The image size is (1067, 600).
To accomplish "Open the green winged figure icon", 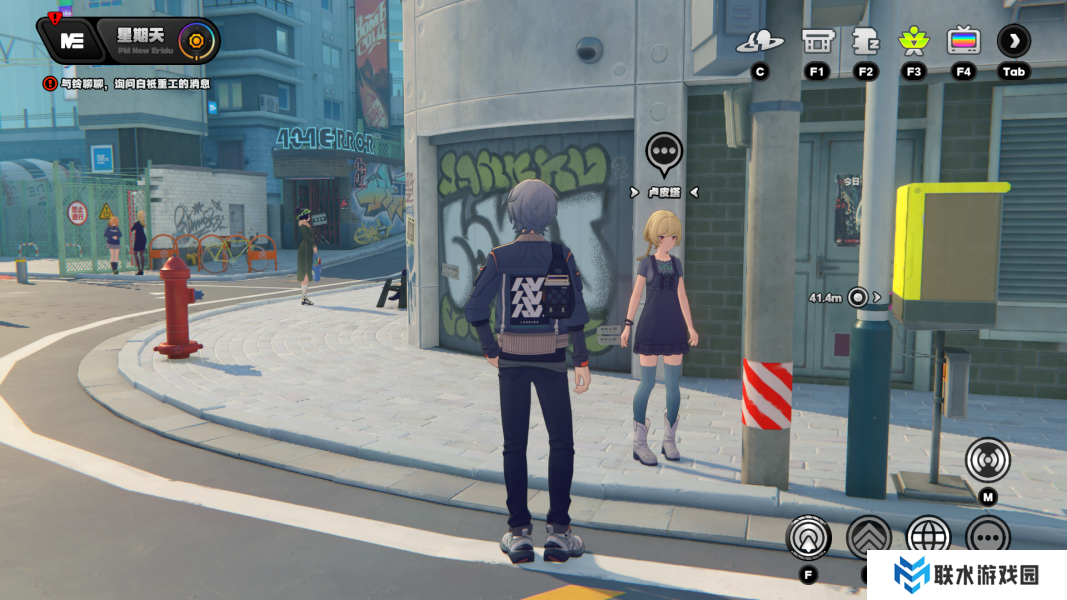I will (913, 42).
